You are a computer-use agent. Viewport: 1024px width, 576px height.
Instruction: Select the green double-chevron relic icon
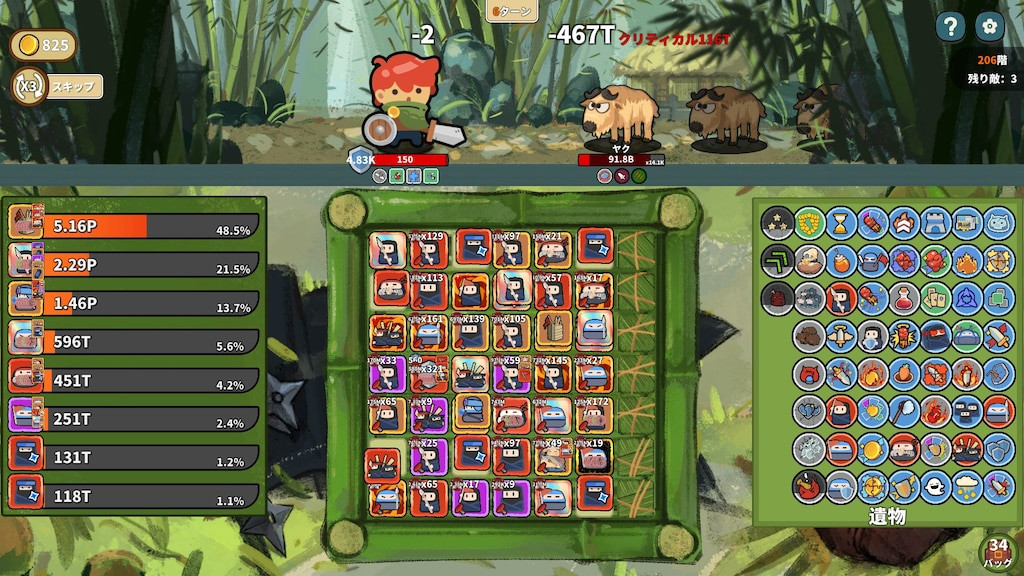pos(777,260)
